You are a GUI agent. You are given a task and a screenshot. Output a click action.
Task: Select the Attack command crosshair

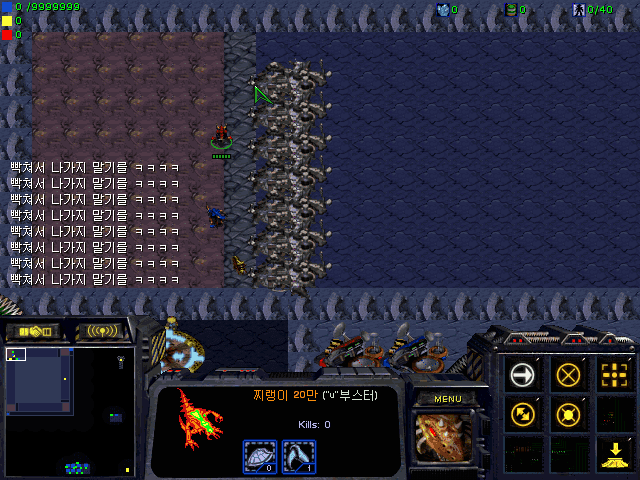tap(612, 374)
